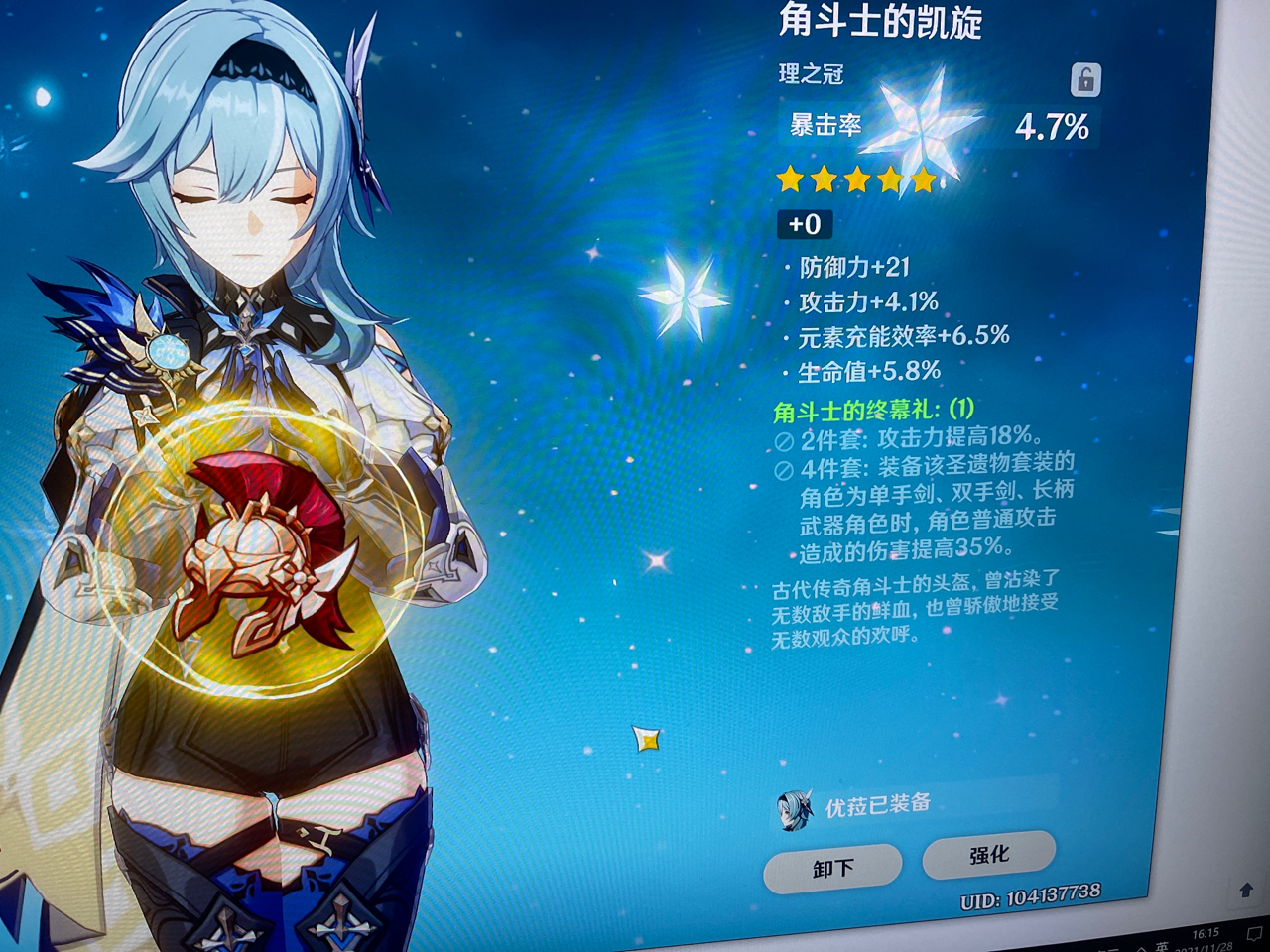The height and width of the screenshot is (952, 1270).
Task: Click the fifth rarity star
Action: 923,180
